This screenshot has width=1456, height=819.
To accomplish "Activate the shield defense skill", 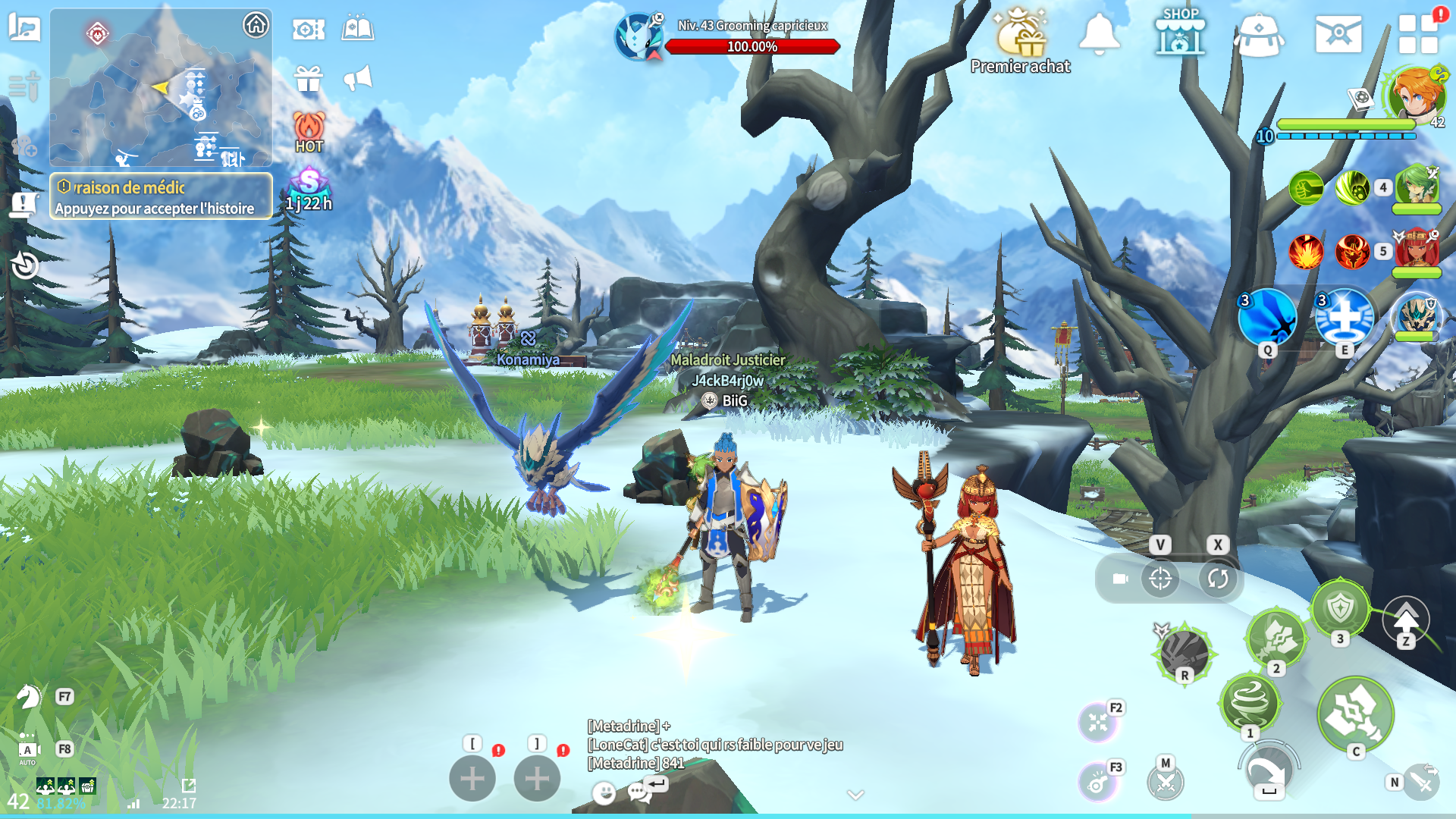I will coord(1341,608).
